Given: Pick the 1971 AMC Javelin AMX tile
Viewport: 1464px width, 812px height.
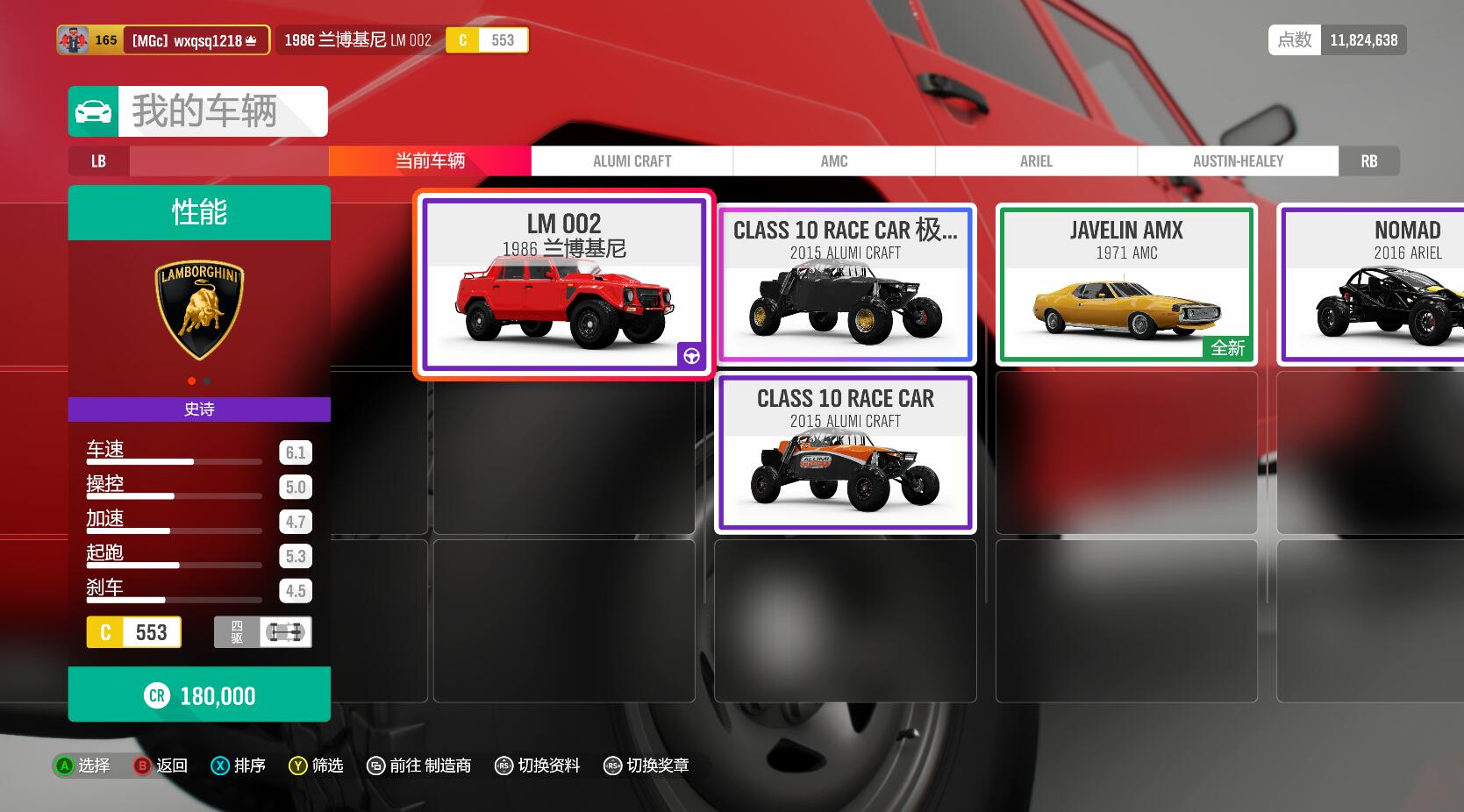Looking at the screenshot, I should tap(1126, 283).
